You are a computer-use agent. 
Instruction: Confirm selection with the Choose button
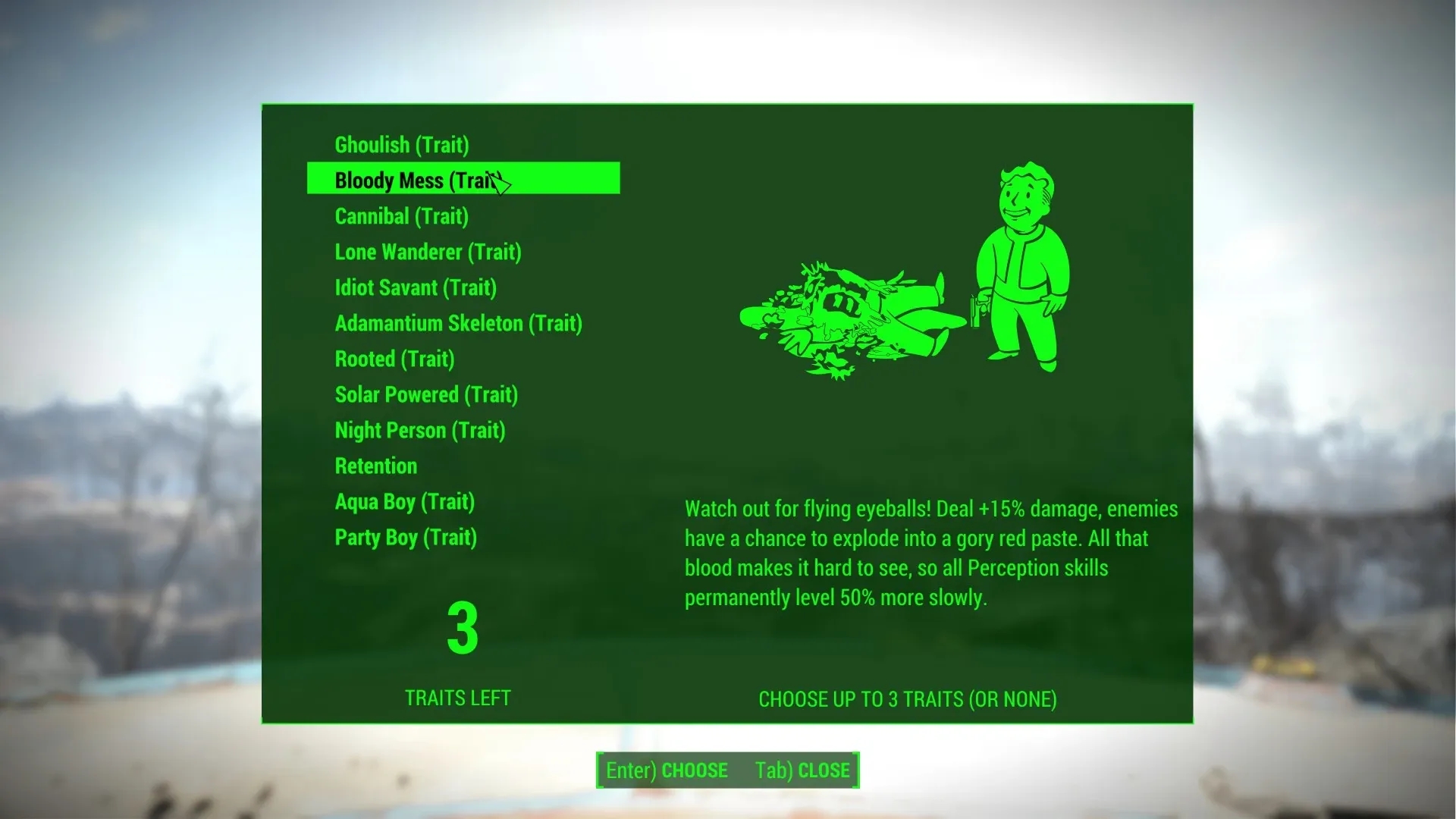667,770
